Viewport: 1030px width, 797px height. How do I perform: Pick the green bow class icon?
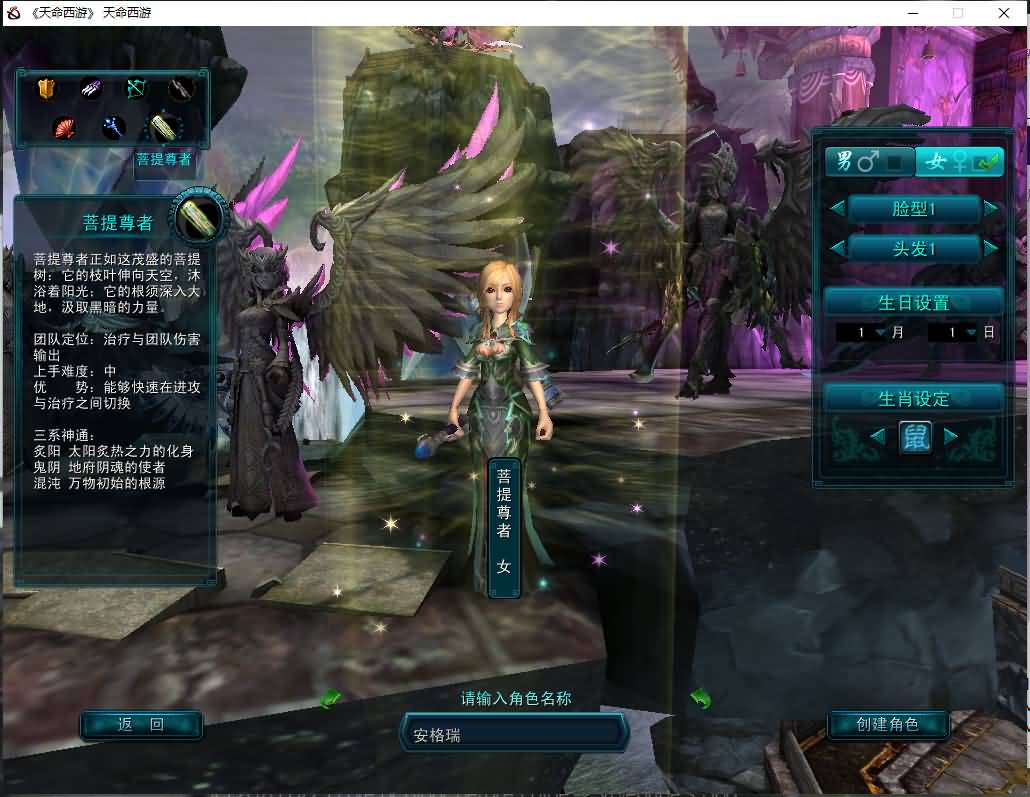point(136,89)
